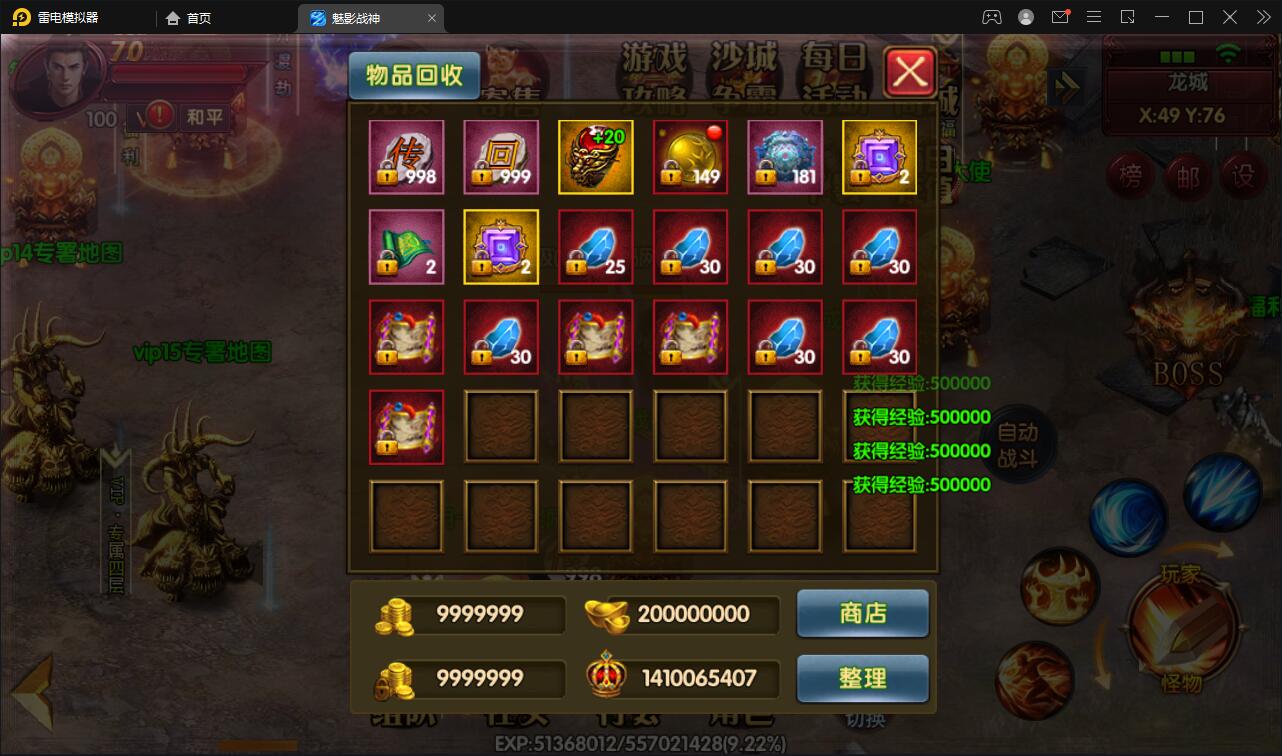Click the chevron at the title bar right
The width and height of the screenshot is (1282, 756).
[x=1262, y=17]
